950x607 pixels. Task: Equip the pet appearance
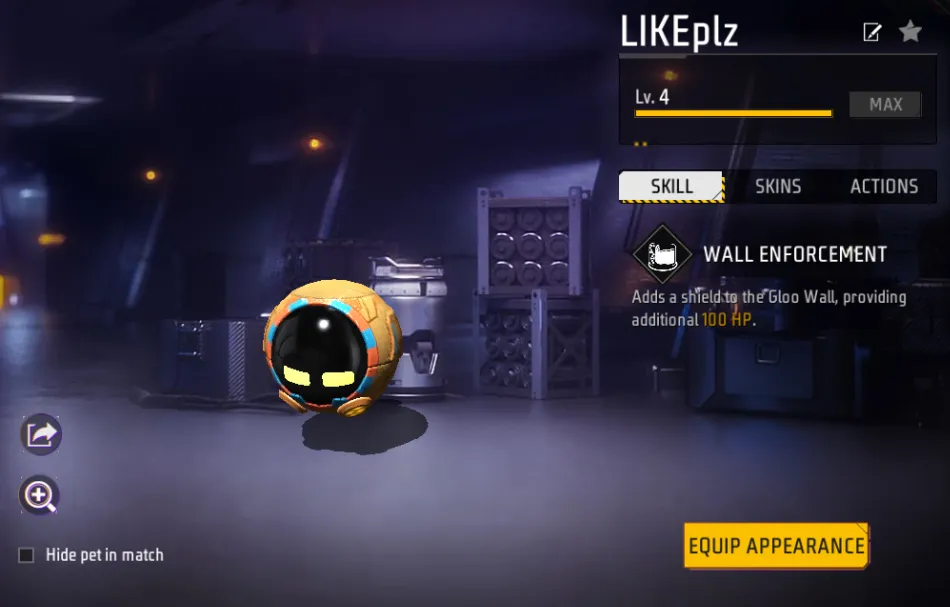776,546
